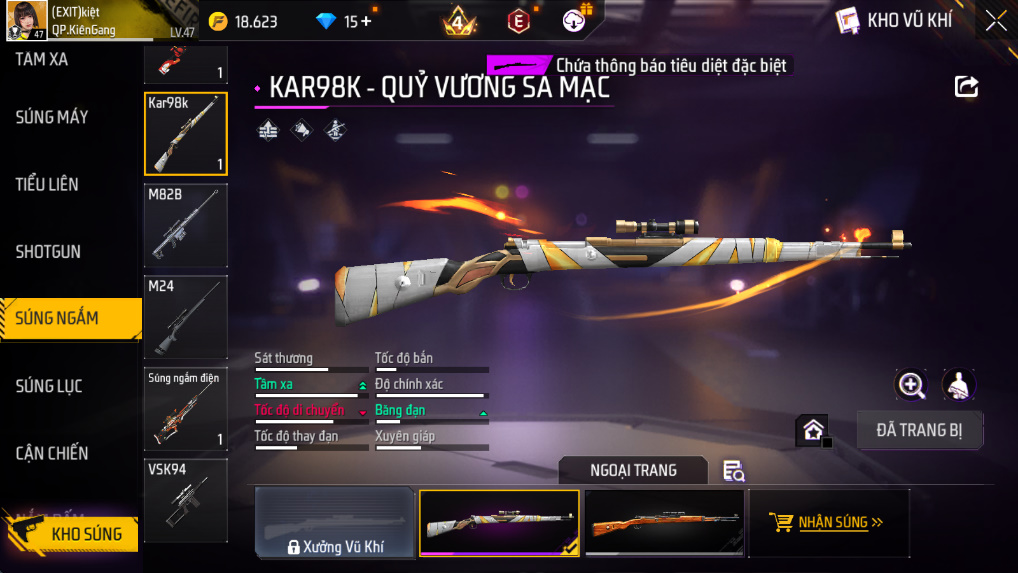The image size is (1018, 573).
Task: Close the weapon screen with the X
Action: click(995, 20)
